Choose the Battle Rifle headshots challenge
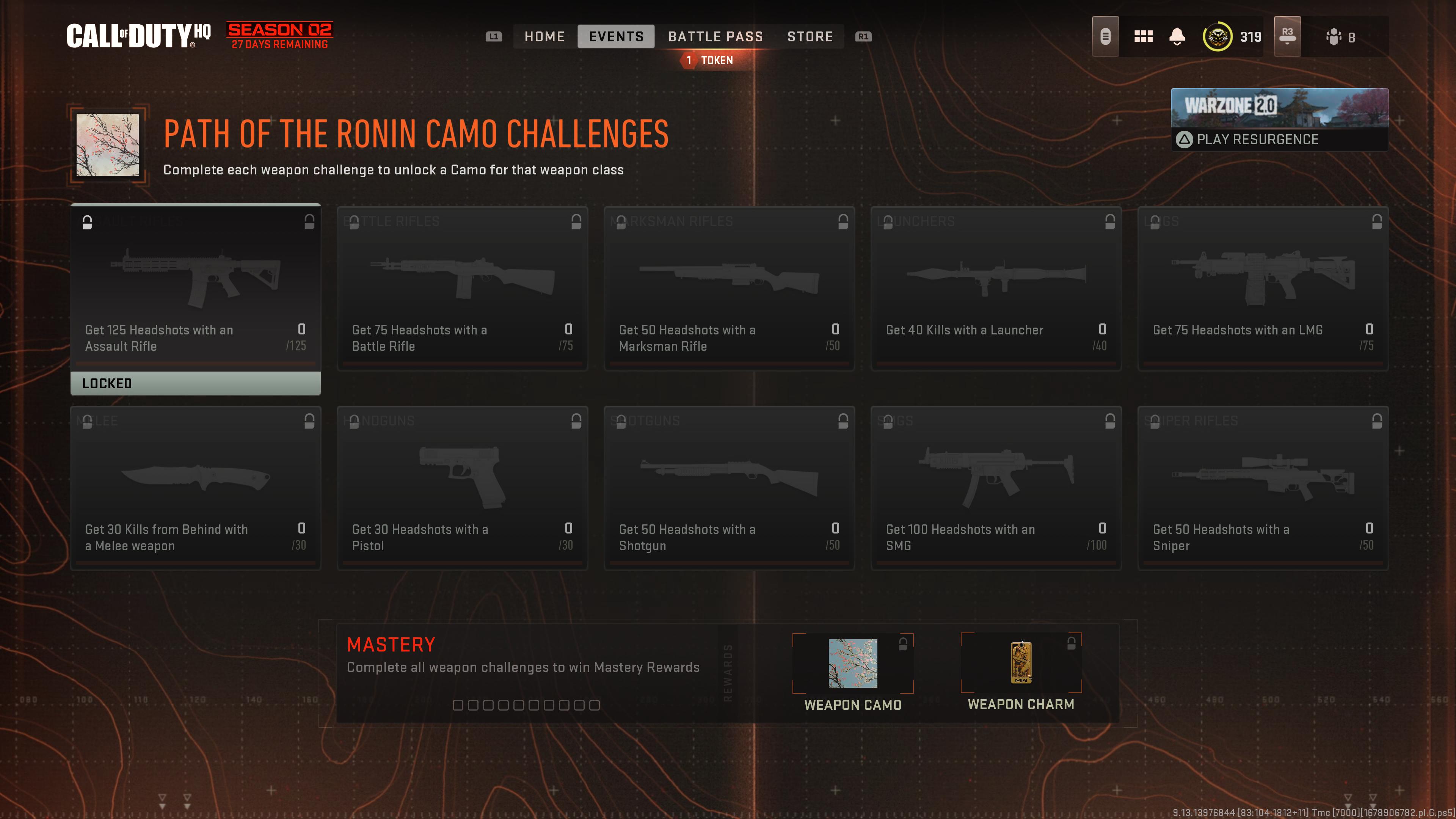Screen dimensions: 1456x819 tap(462, 288)
